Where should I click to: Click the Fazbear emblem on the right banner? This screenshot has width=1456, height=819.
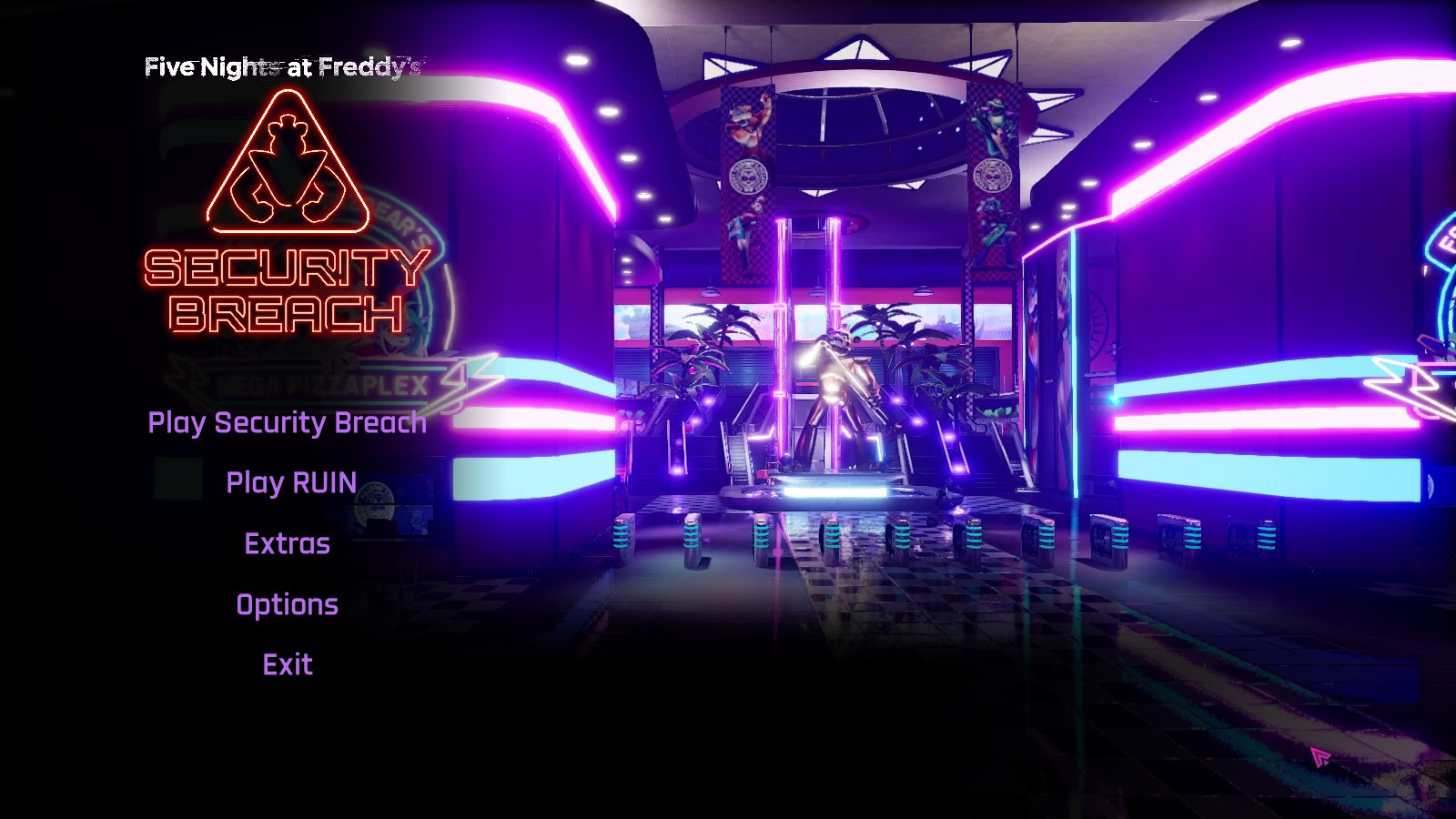[995, 173]
